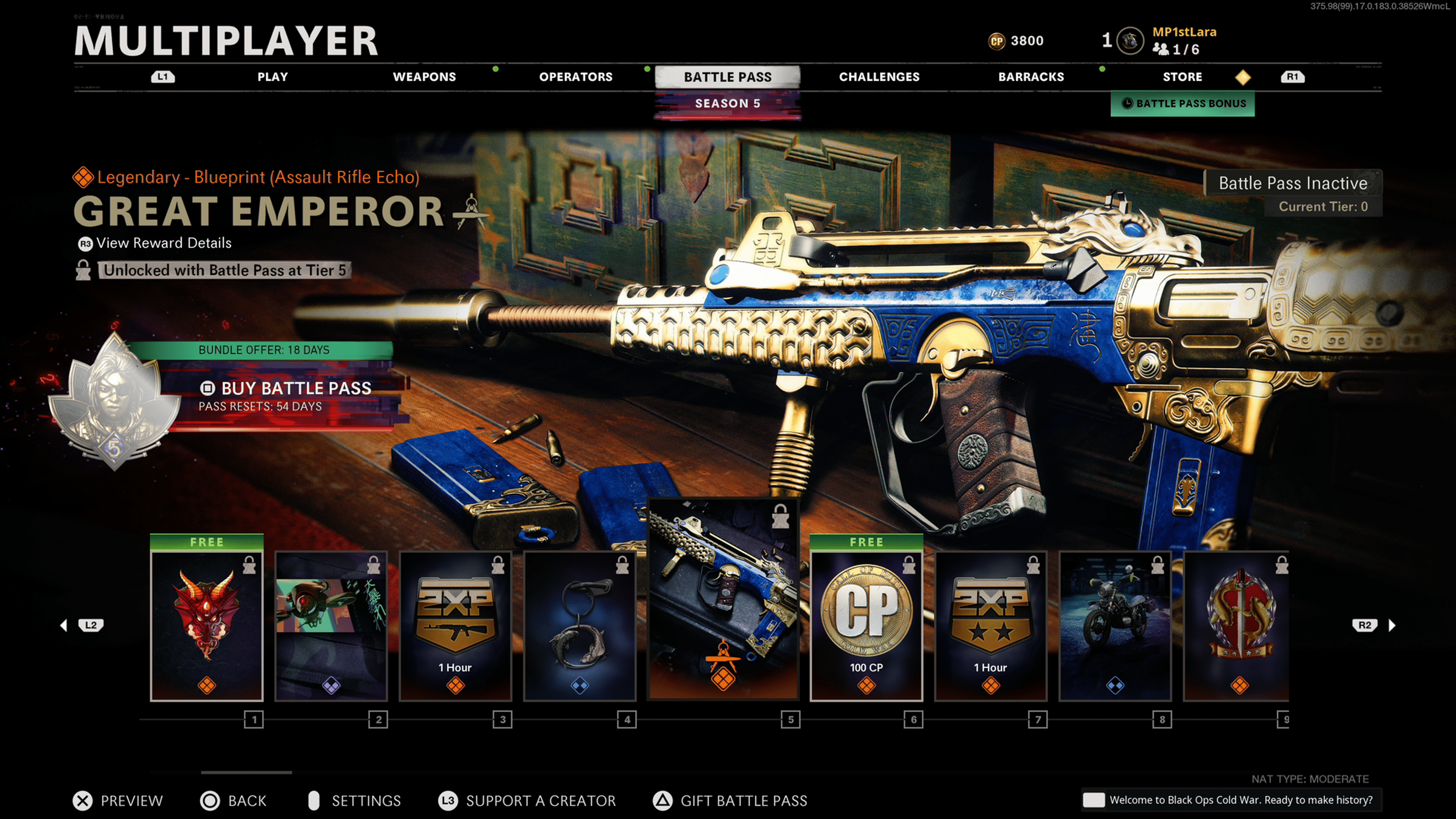1456x819 pixels.
Task: Select the Great Emperor blueprint tier card
Action: 723,599
